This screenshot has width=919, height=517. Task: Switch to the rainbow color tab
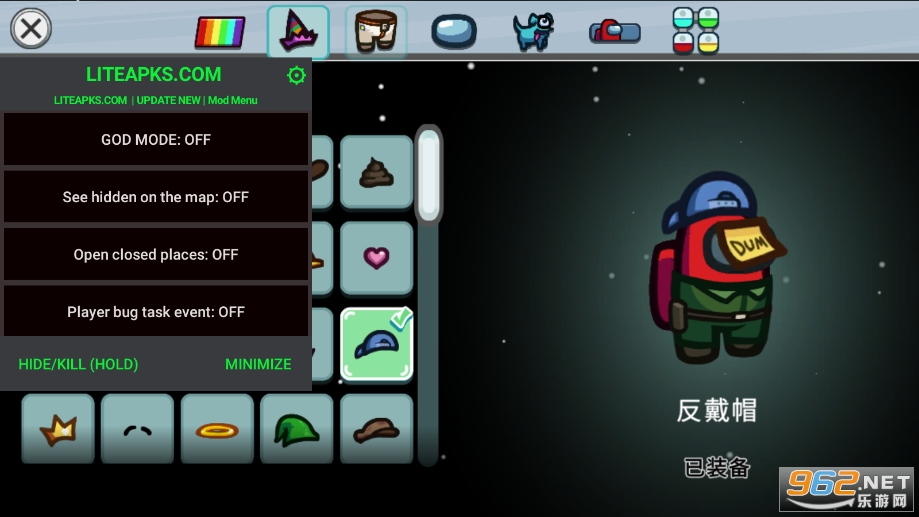pos(219,32)
